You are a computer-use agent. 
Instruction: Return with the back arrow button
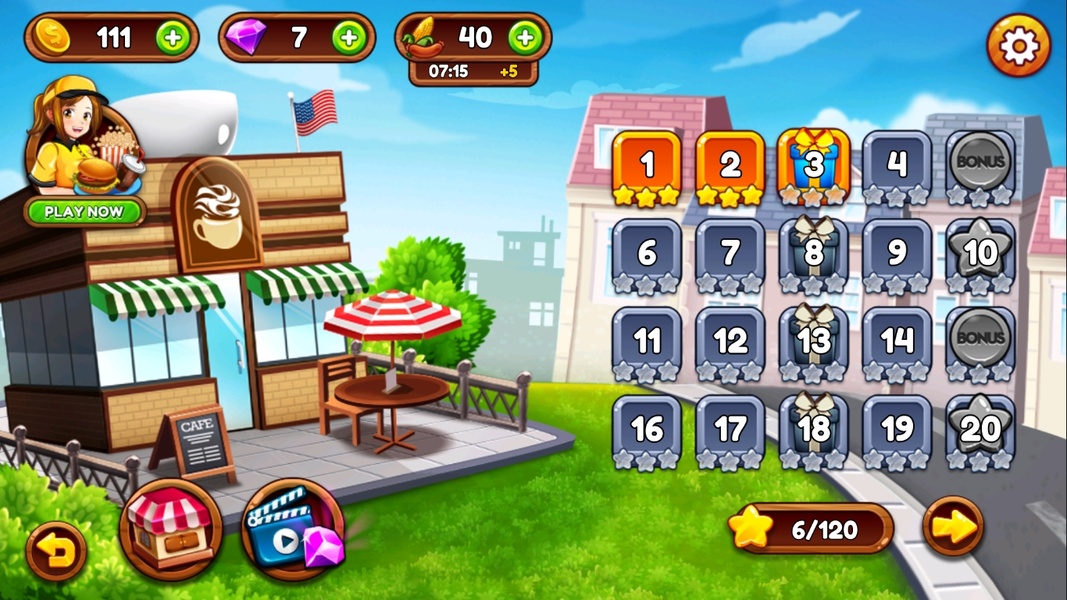click(55, 551)
